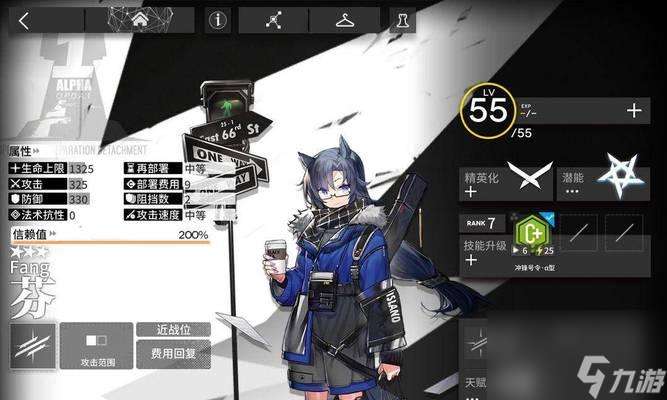Image resolution: width=667 pixels, height=400 pixels.
Task: Expand the 属性 attributes panel
Action: tap(22, 152)
